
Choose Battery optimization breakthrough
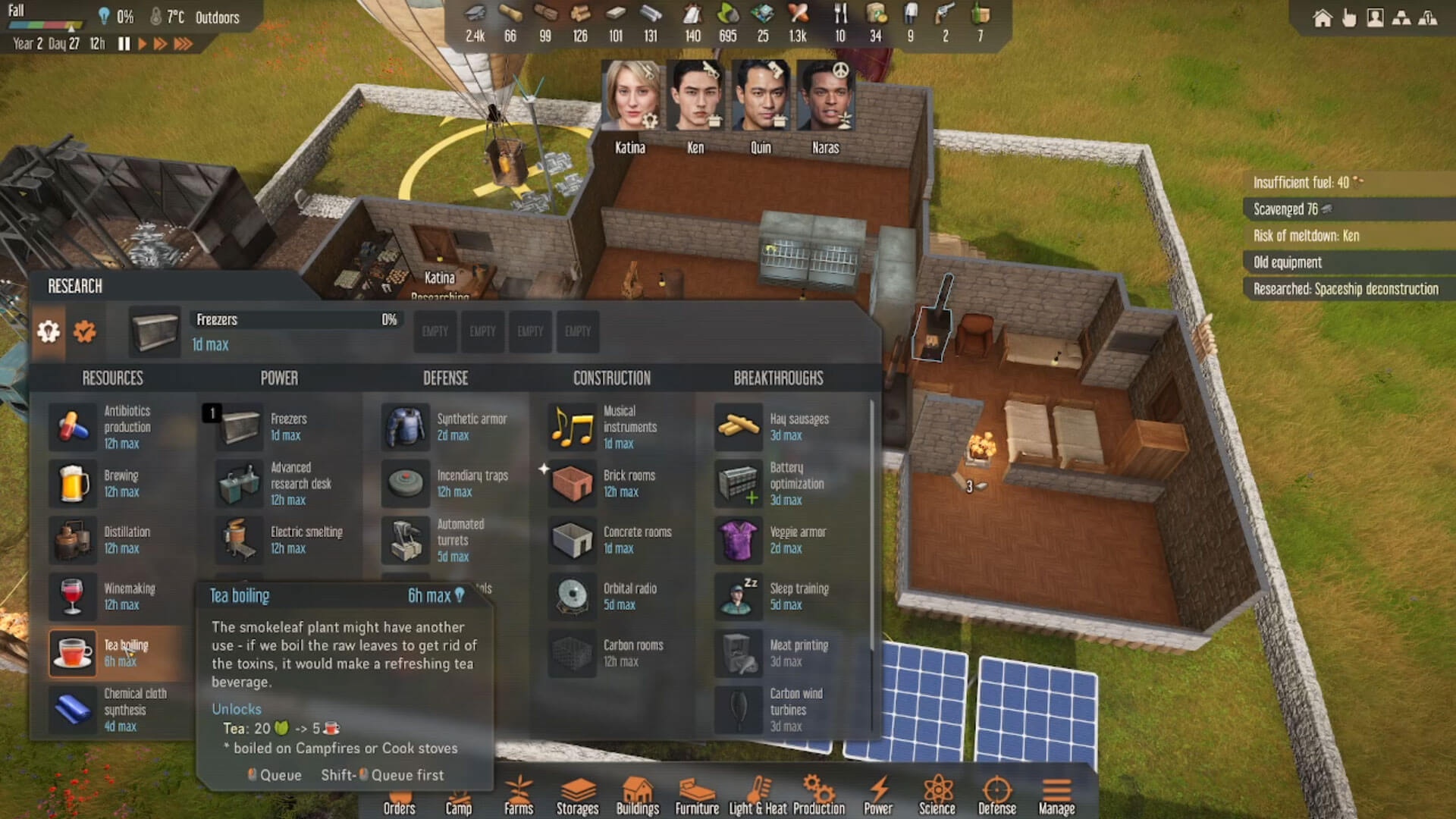tap(739, 484)
